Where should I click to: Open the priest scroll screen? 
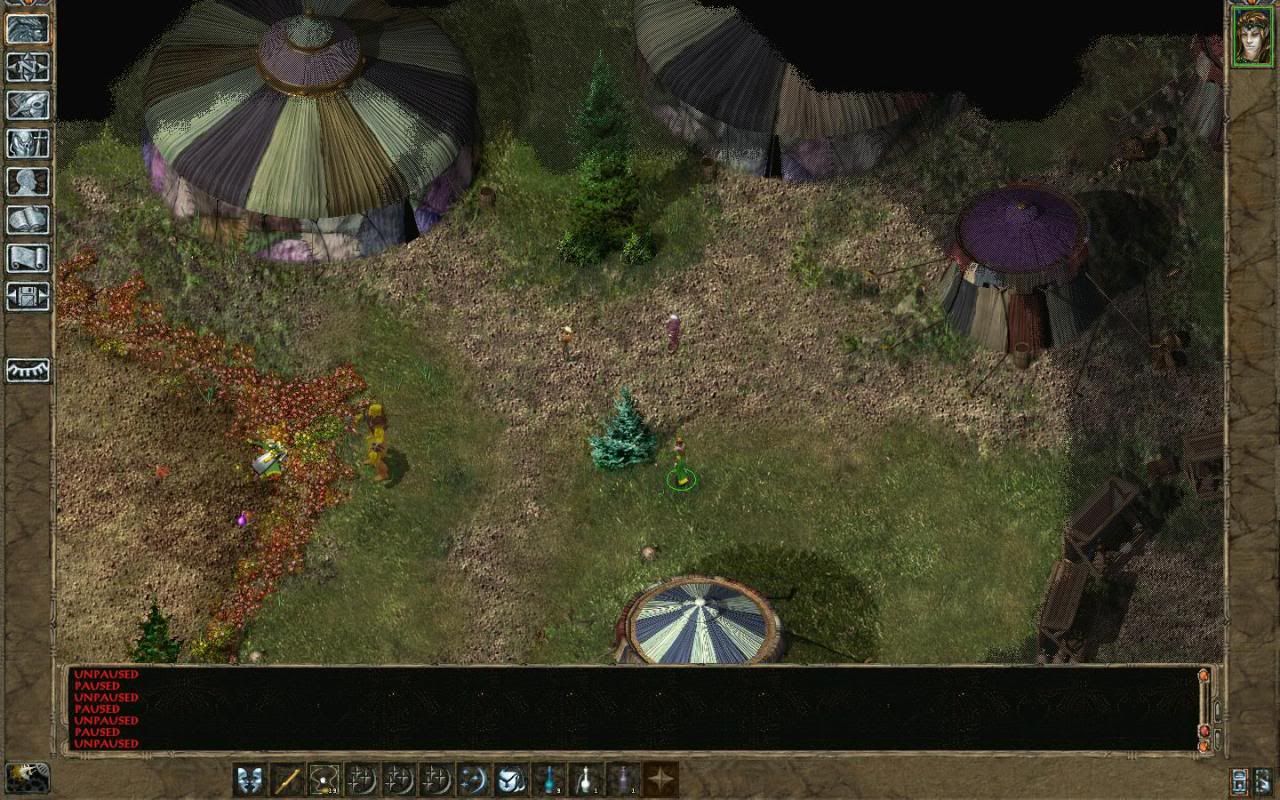click(x=28, y=258)
